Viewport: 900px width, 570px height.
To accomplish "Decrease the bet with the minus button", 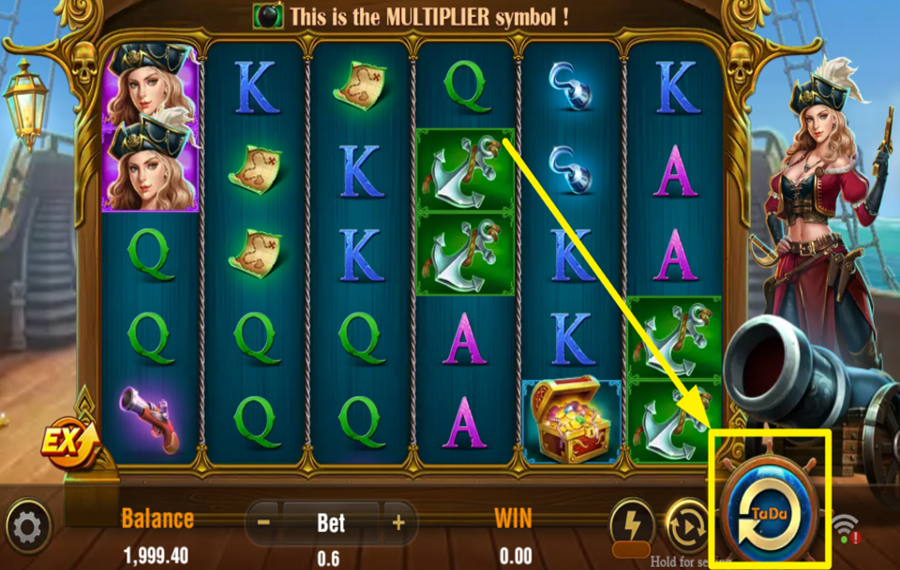I will 264,522.
